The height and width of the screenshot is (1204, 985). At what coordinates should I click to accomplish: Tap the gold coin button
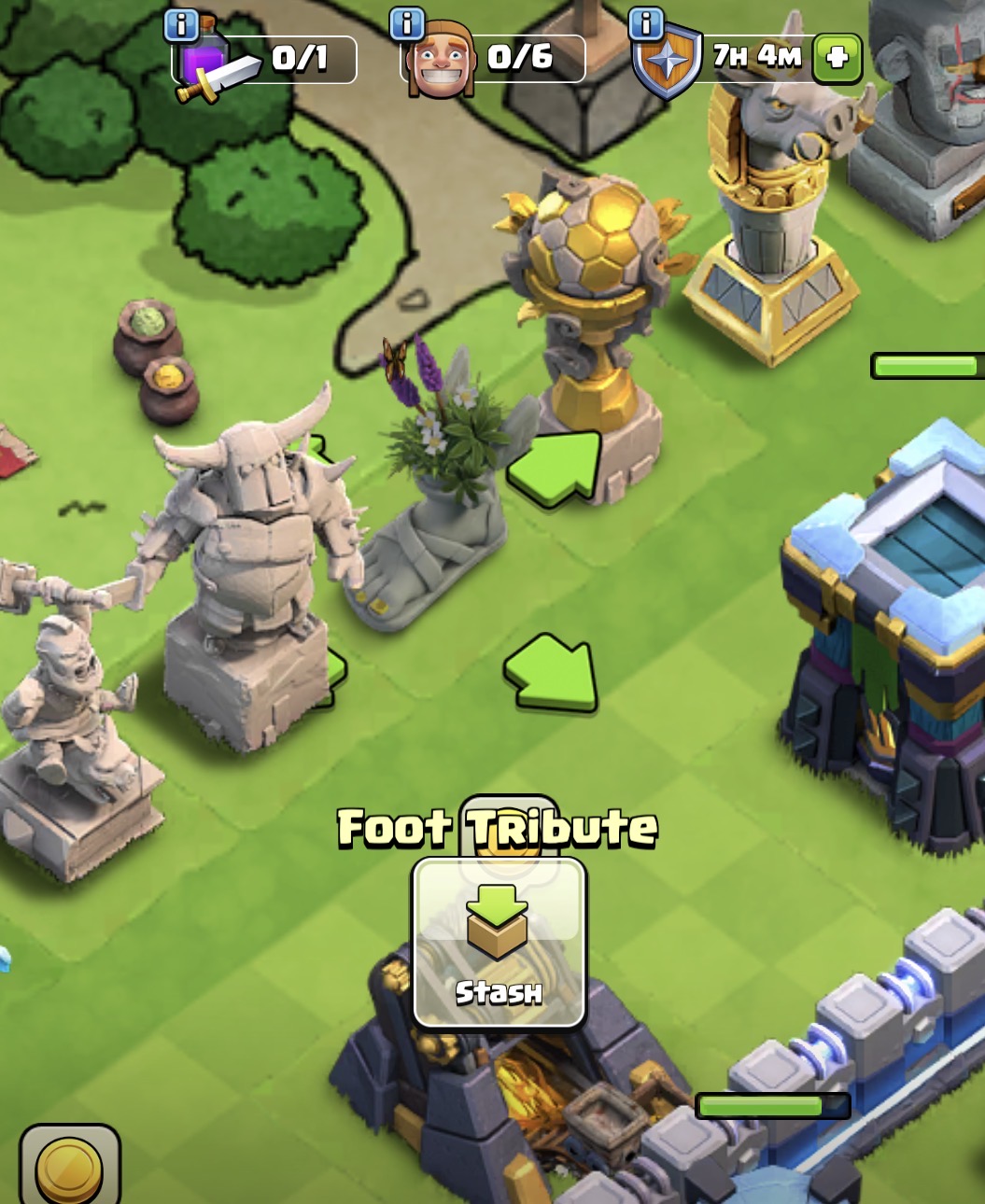[x=69, y=1169]
